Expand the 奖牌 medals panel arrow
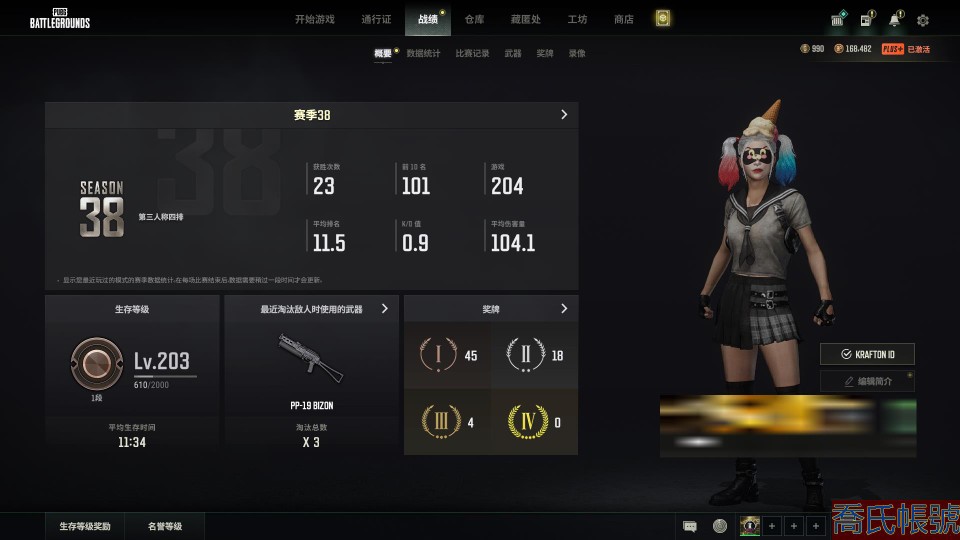Viewport: 960px width, 540px height. (x=564, y=309)
